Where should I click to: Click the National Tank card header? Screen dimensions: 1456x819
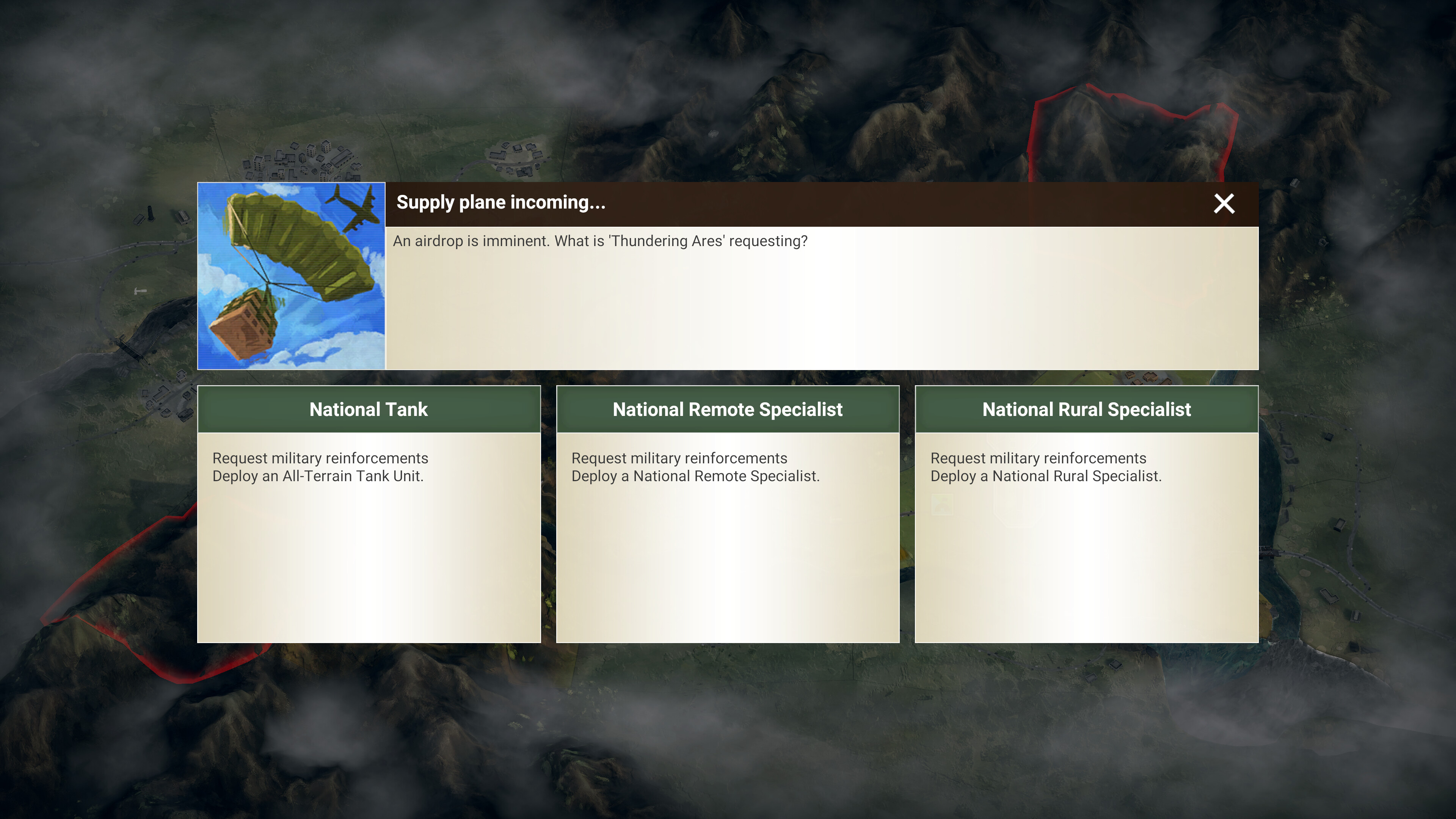[369, 409]
